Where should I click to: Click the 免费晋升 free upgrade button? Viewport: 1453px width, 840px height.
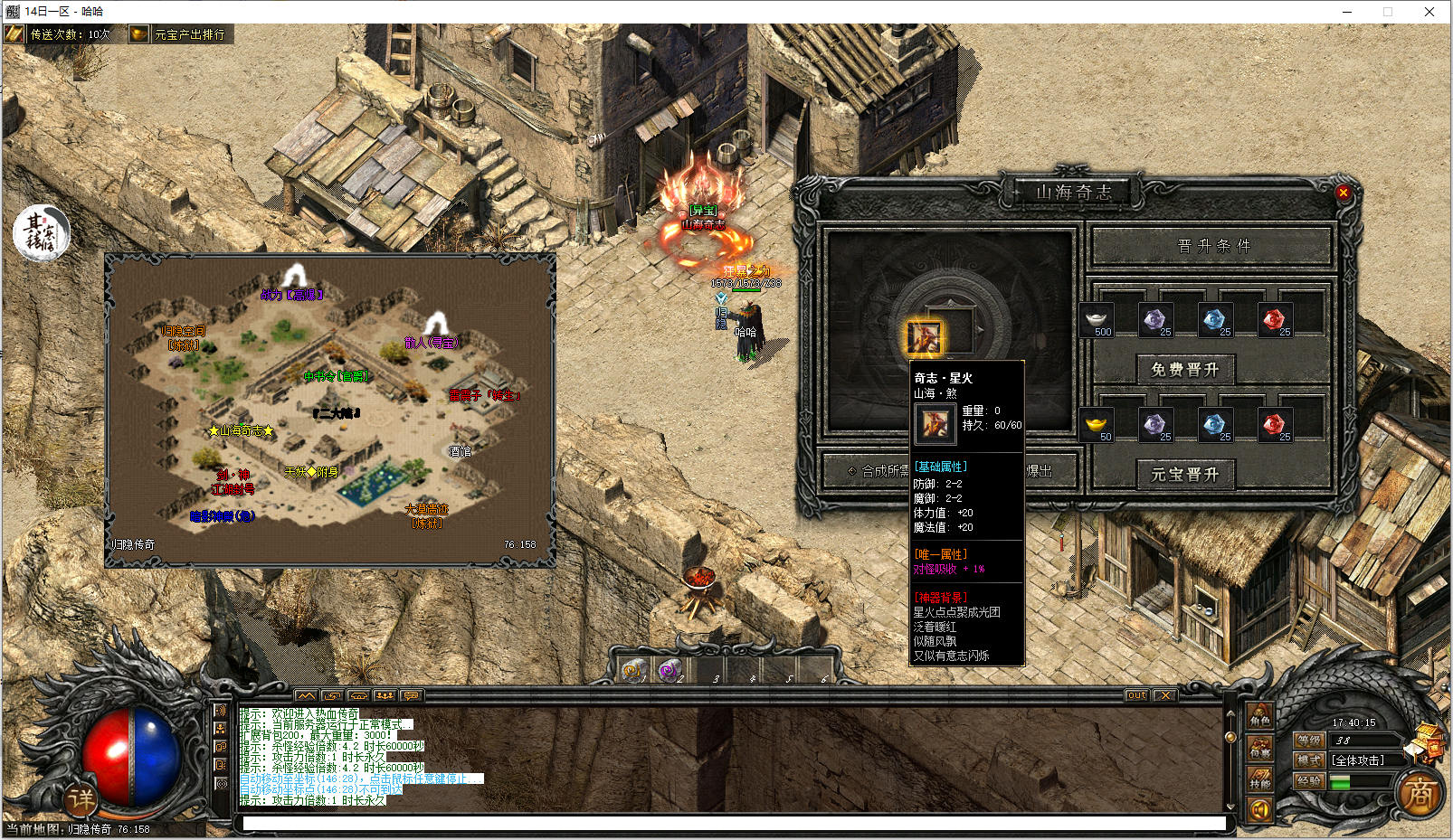click(1184, 369)
